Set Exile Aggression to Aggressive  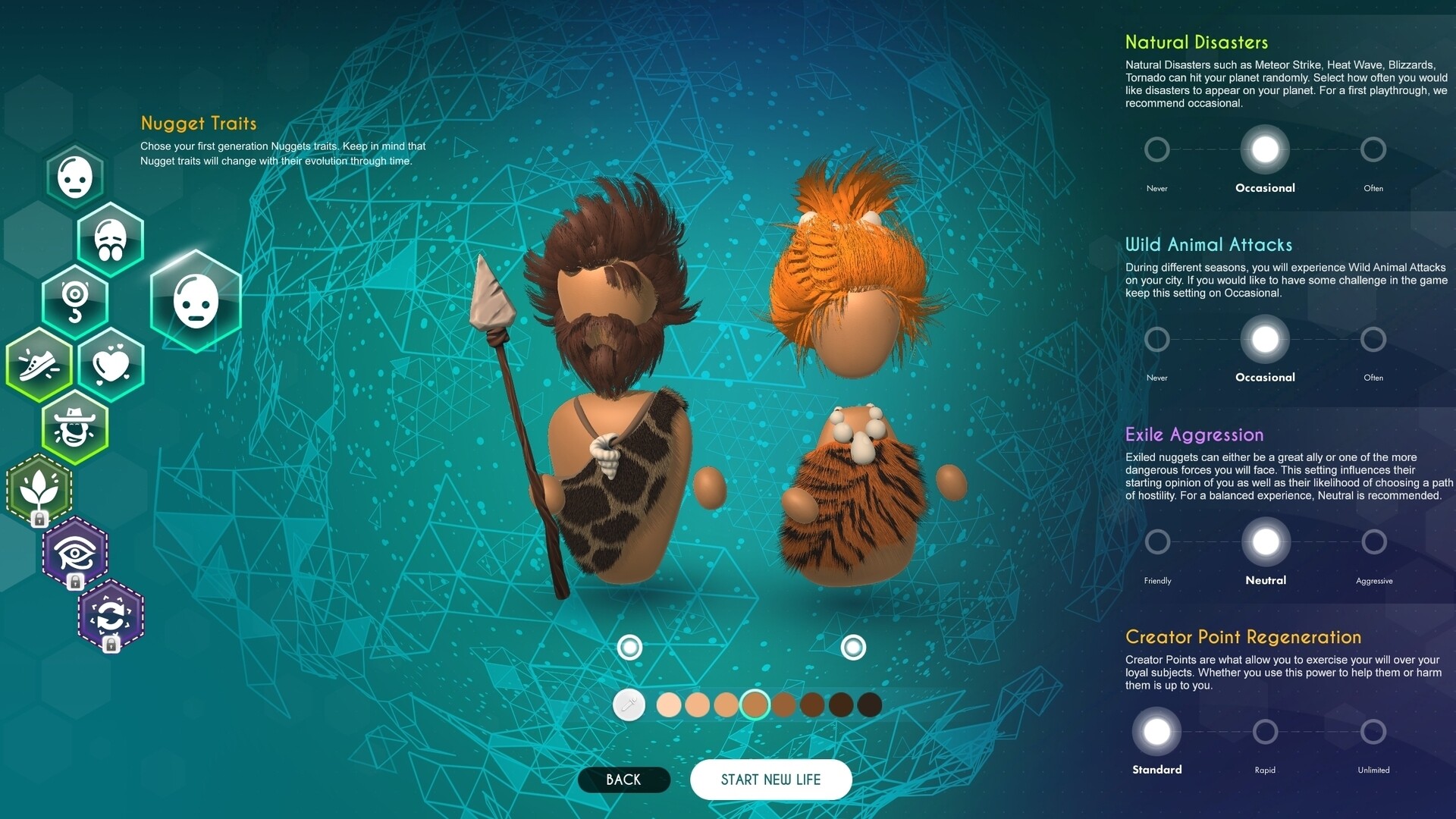(1373, 541)
